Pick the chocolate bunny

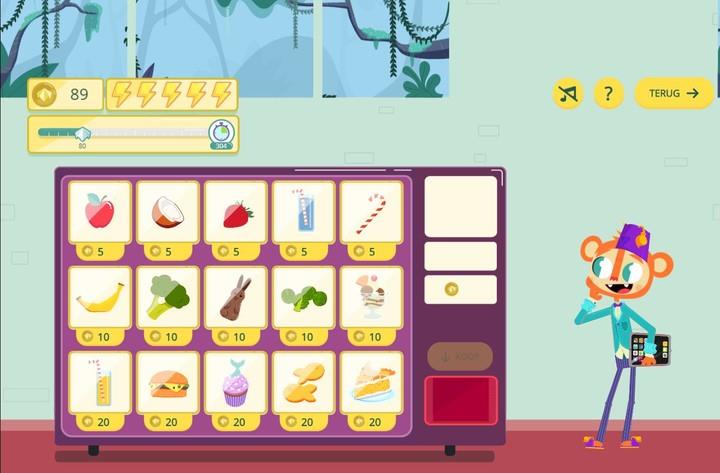tap(236, 298)
